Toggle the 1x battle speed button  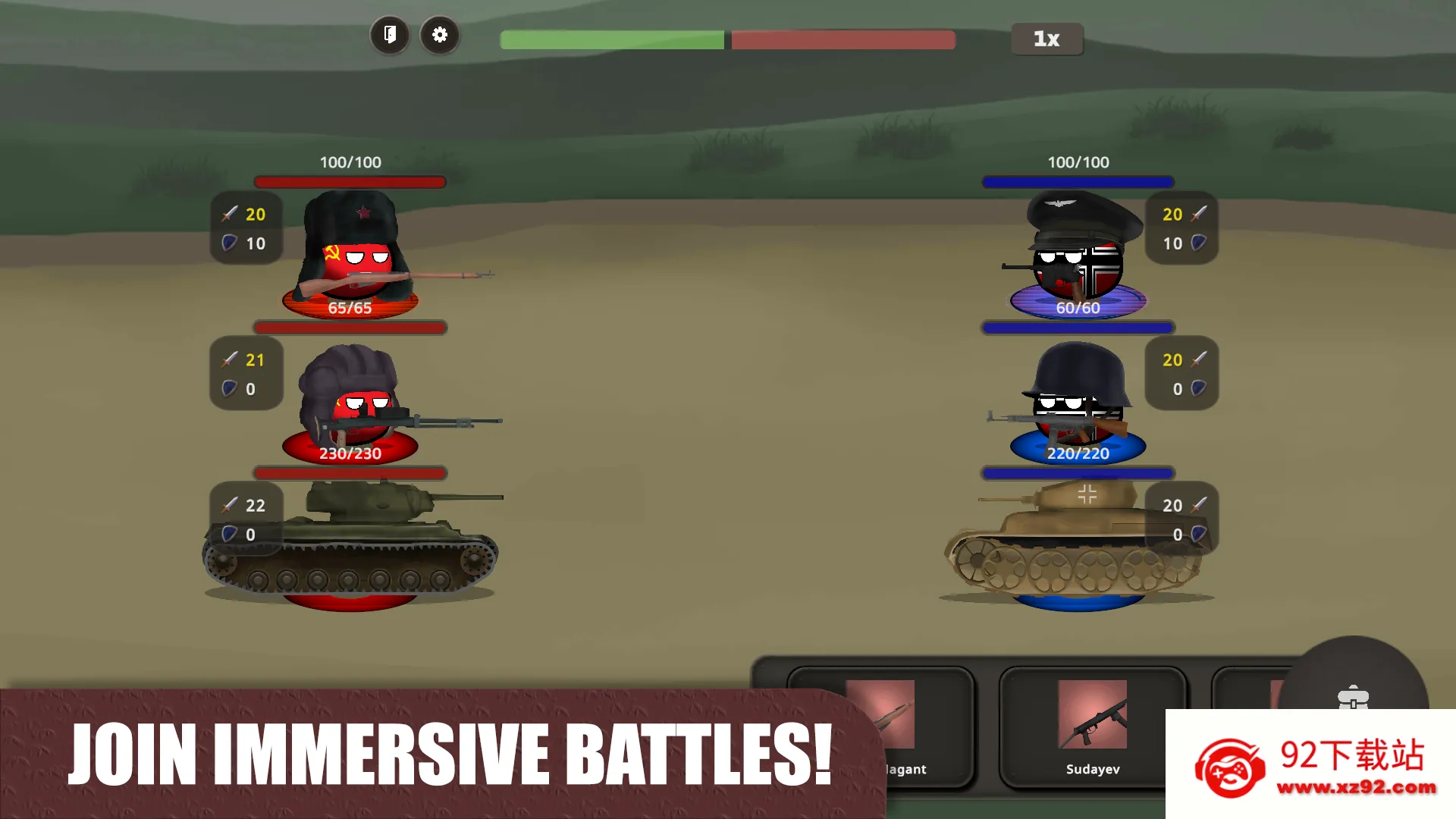[1046, 39]
